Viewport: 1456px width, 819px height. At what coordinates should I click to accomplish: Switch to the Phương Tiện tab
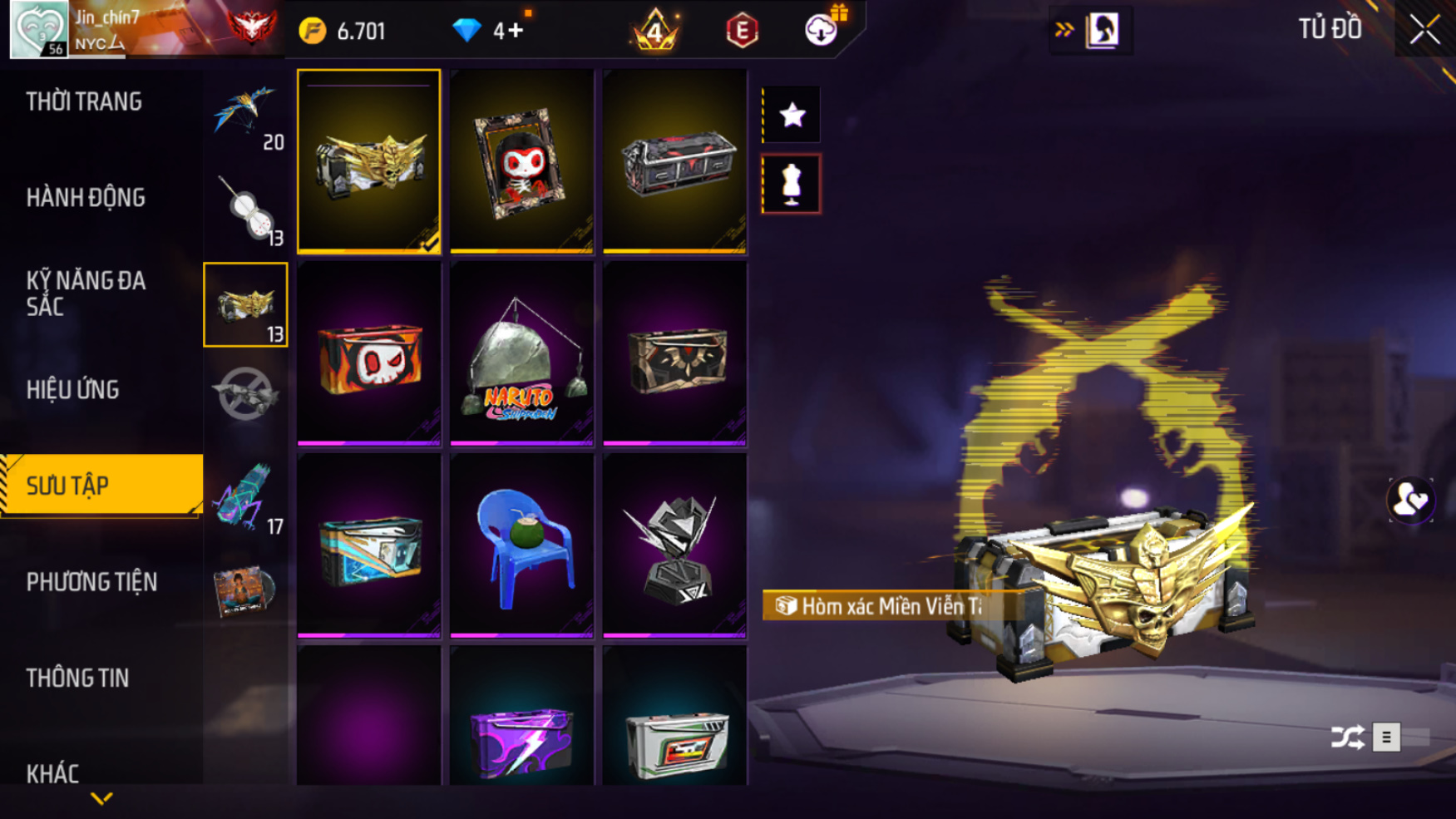pos(91,582)
